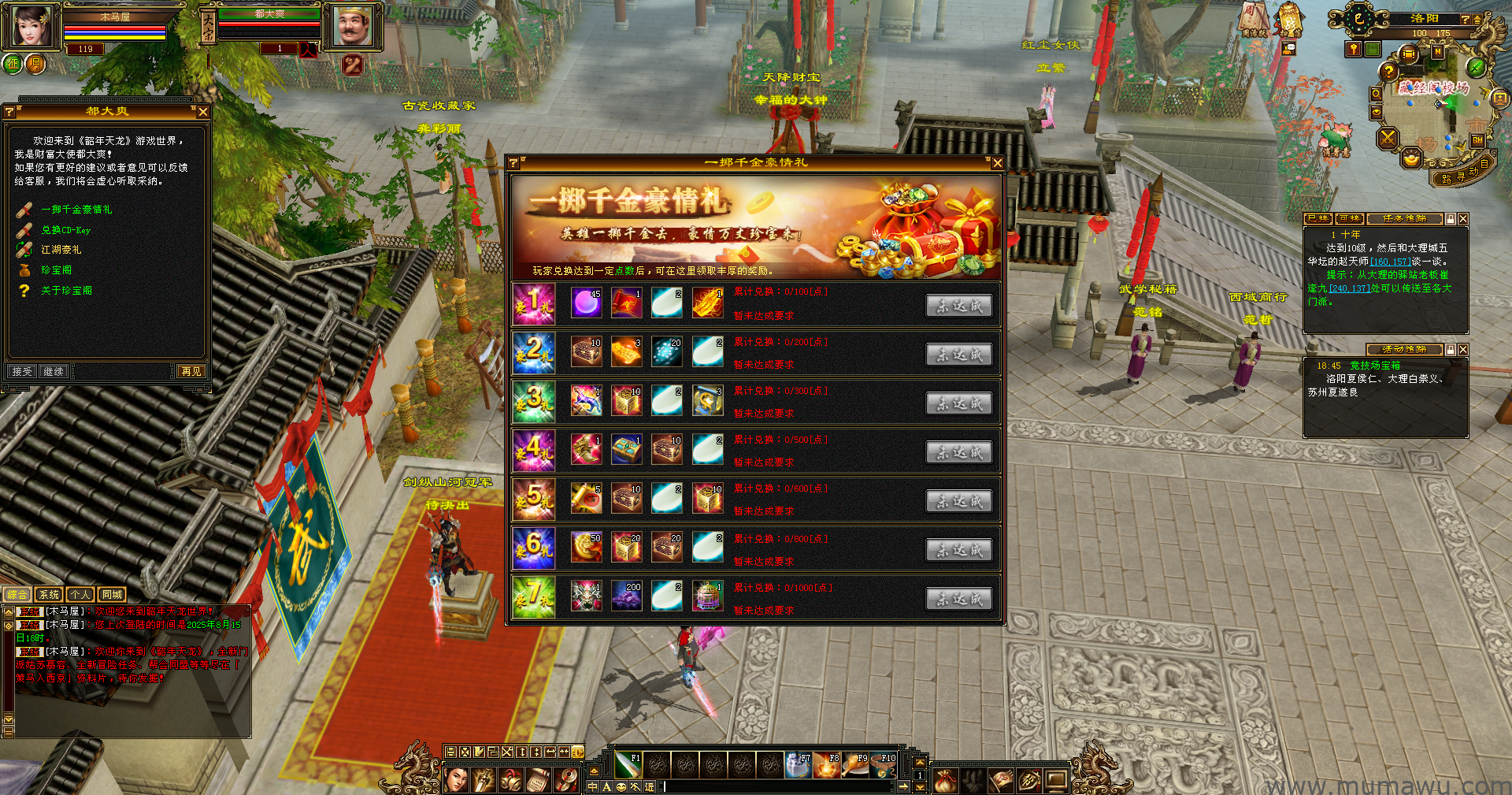The width and height of the screenshot is (1512, 795).
Task: Close the 一掷千金豪情礼 reward window
Action: (997, 163)
